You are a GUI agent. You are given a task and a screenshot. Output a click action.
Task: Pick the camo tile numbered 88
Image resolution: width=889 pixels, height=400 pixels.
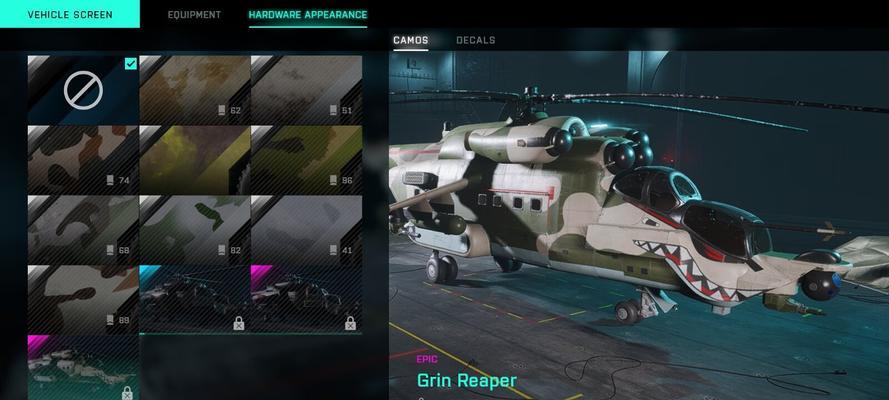83,298
